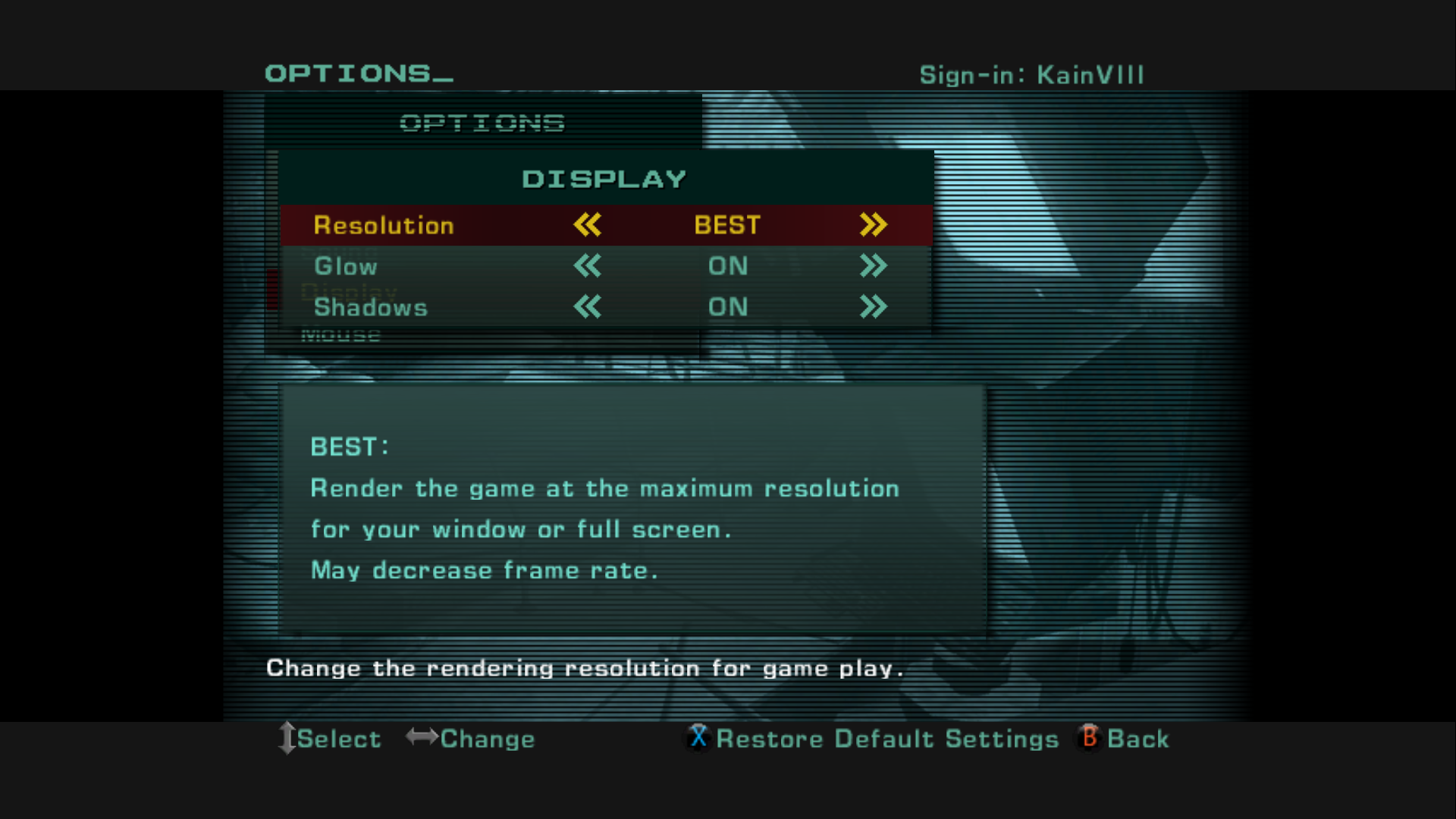Click the orange B button icon

(1088, 738)
